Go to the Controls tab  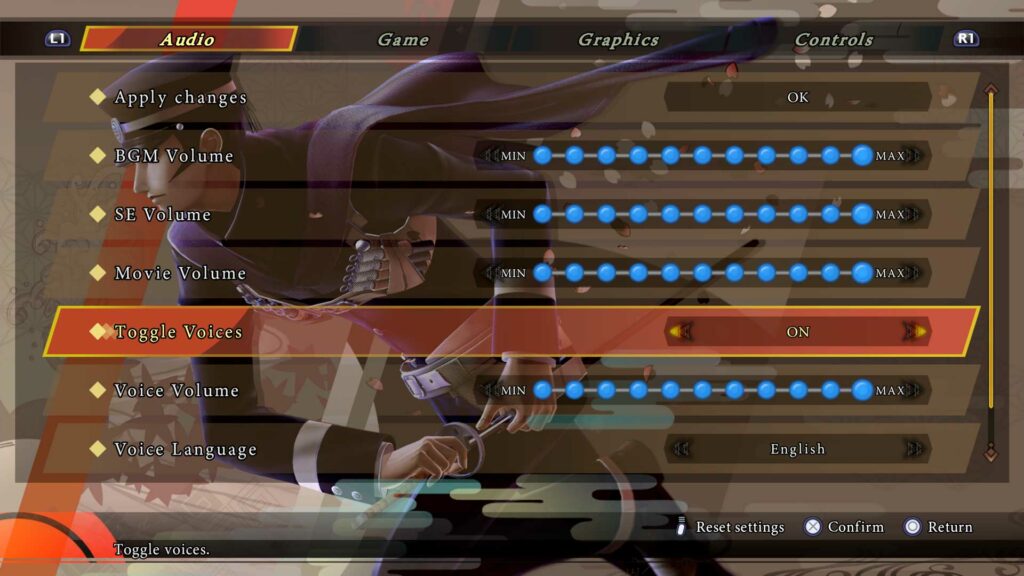point(833,40)
